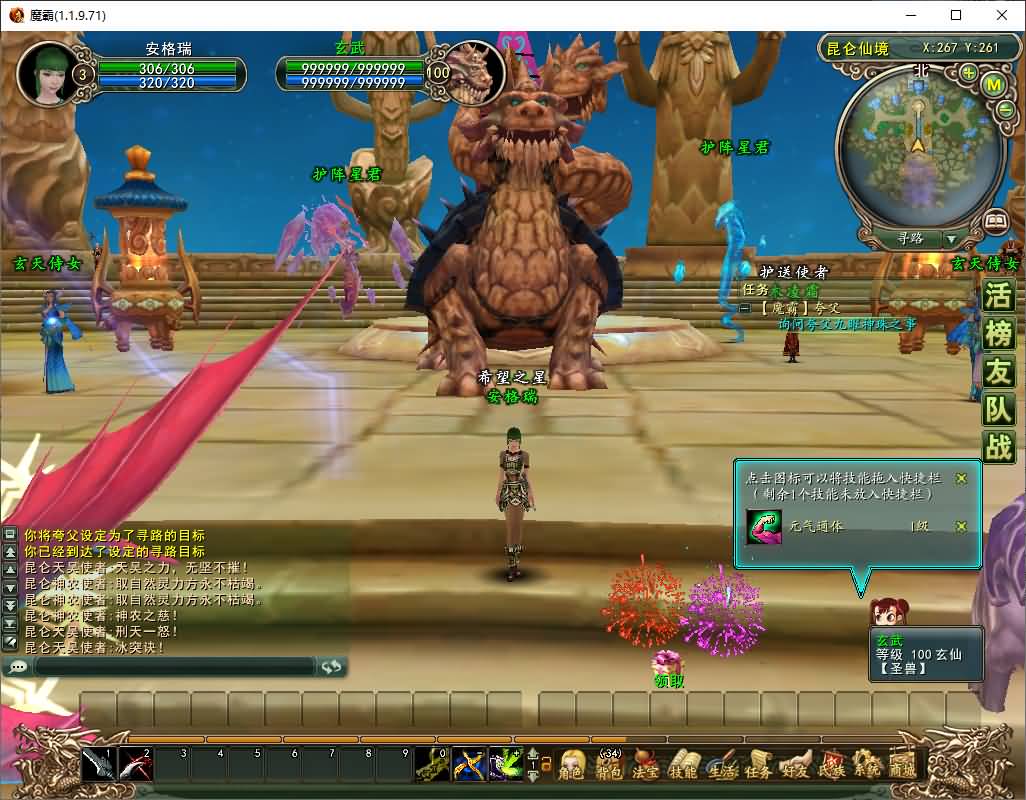This screenshot has height=800, width=1026.
Task: Select the 元气通体 skill icon in tooltip
Action: click(x=764, y=527)
